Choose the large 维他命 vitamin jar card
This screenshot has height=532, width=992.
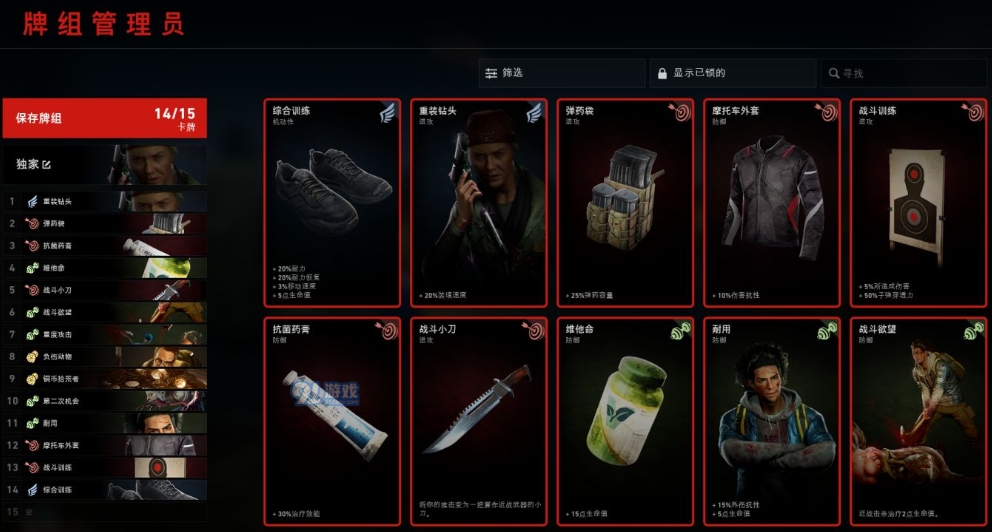coord(625,421)
